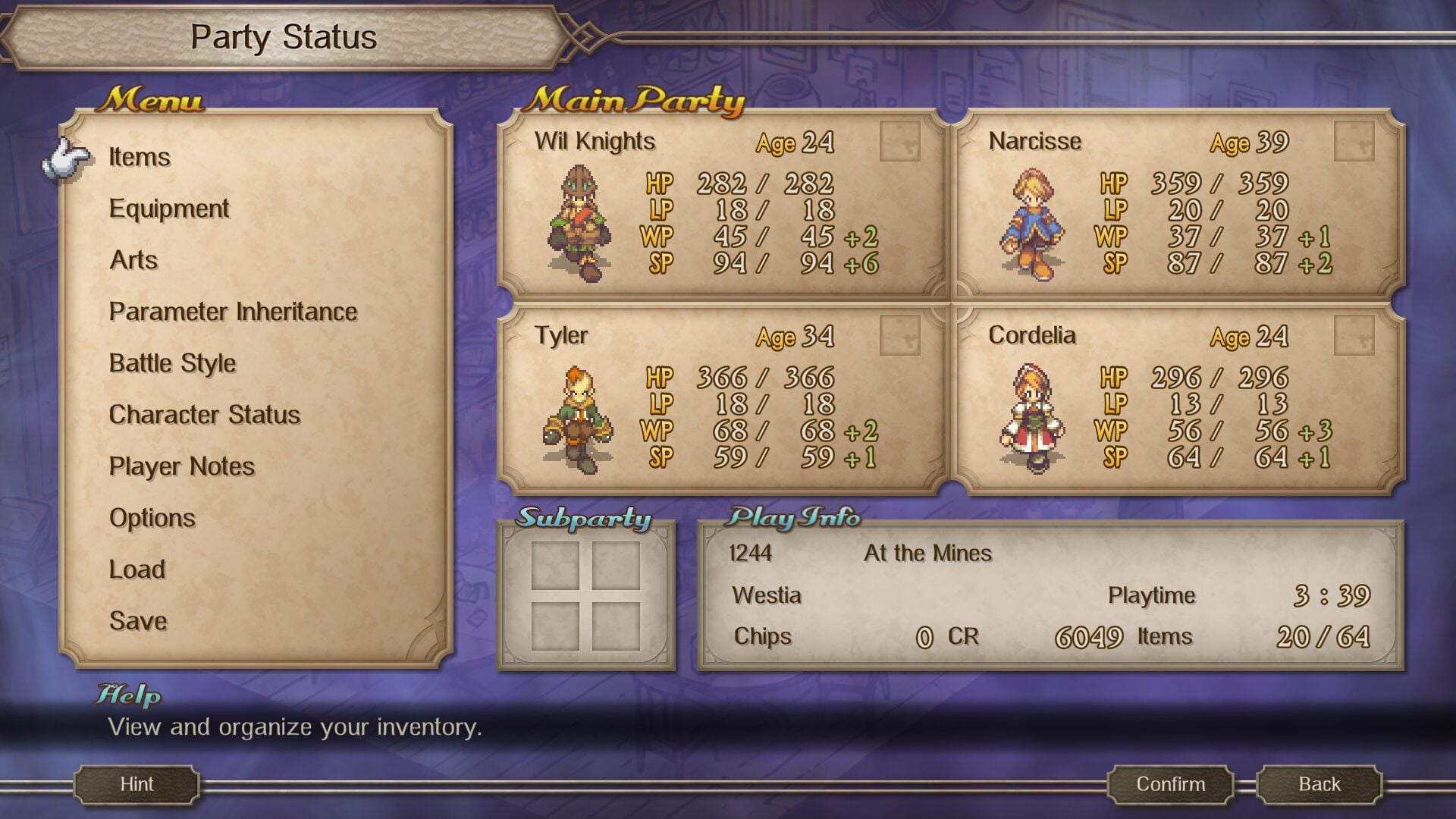Pick Cordelia's party card
This screenshot has width=1456, height=819.
coord(1177,400)
